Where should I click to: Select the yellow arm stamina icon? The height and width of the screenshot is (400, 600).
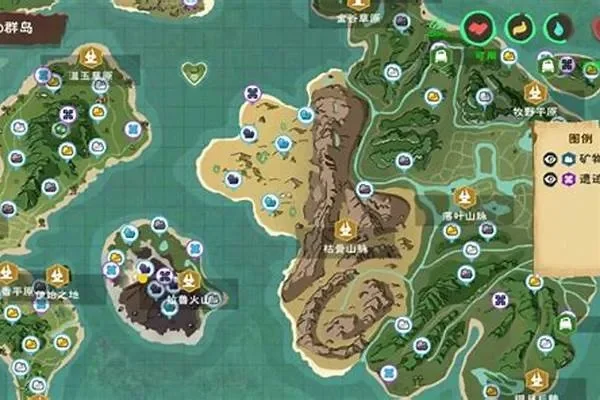[x=518, y=27]
